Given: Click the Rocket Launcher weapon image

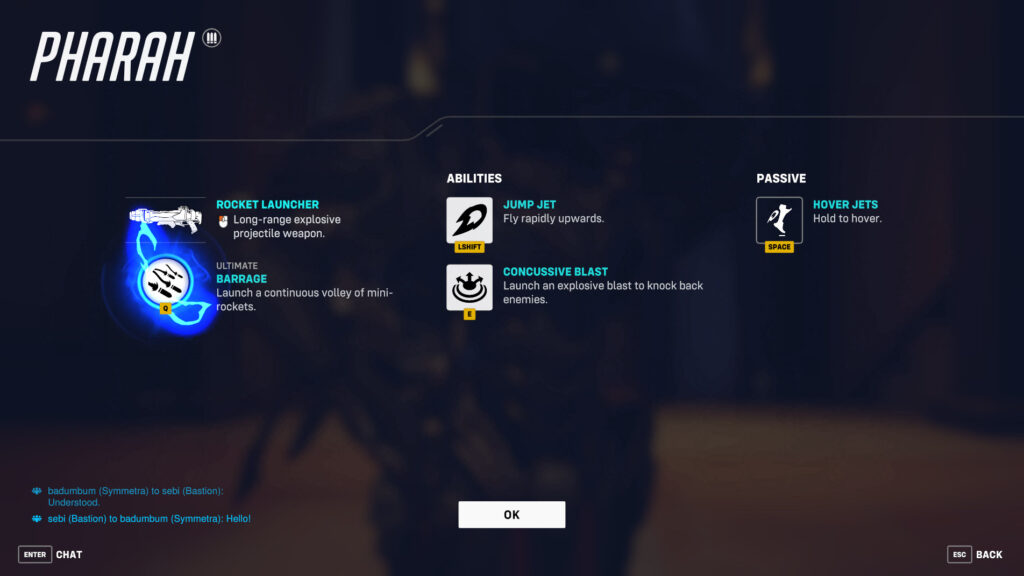Looking at the screenshot, I should point(165,216).
